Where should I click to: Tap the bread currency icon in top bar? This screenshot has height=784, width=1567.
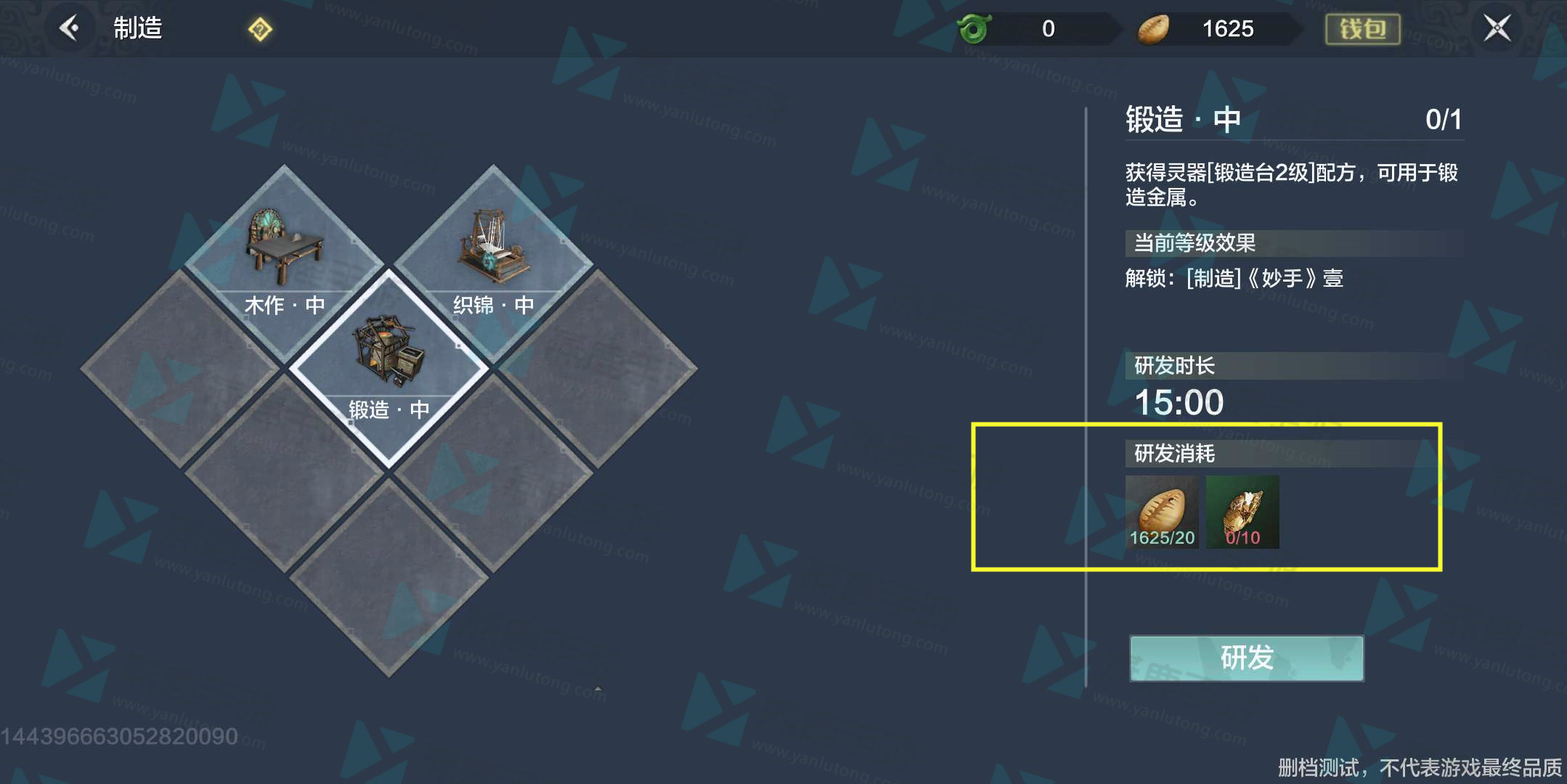(x=1153, y=29)
